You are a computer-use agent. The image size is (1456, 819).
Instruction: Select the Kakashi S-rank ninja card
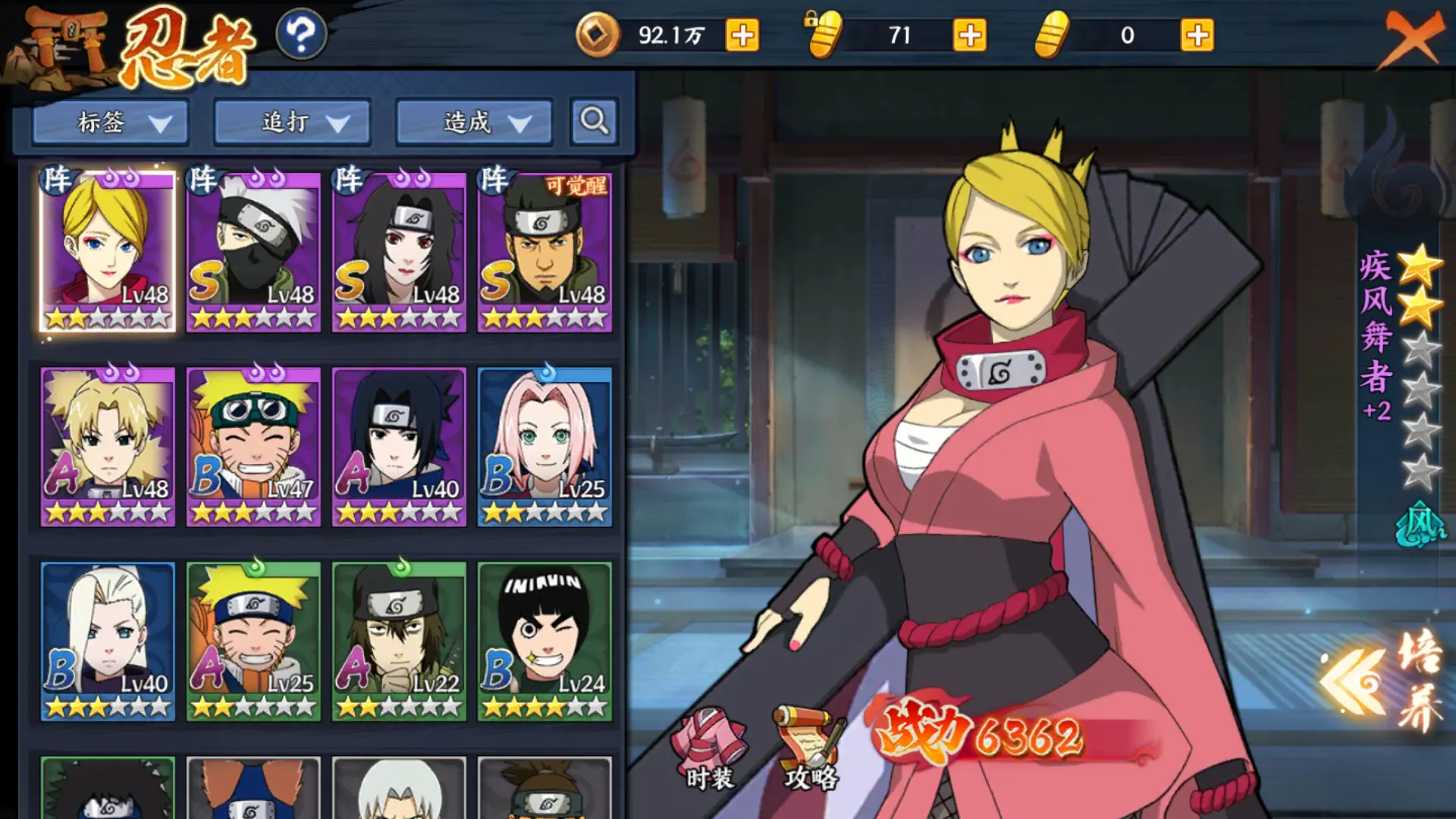point(253,252)
